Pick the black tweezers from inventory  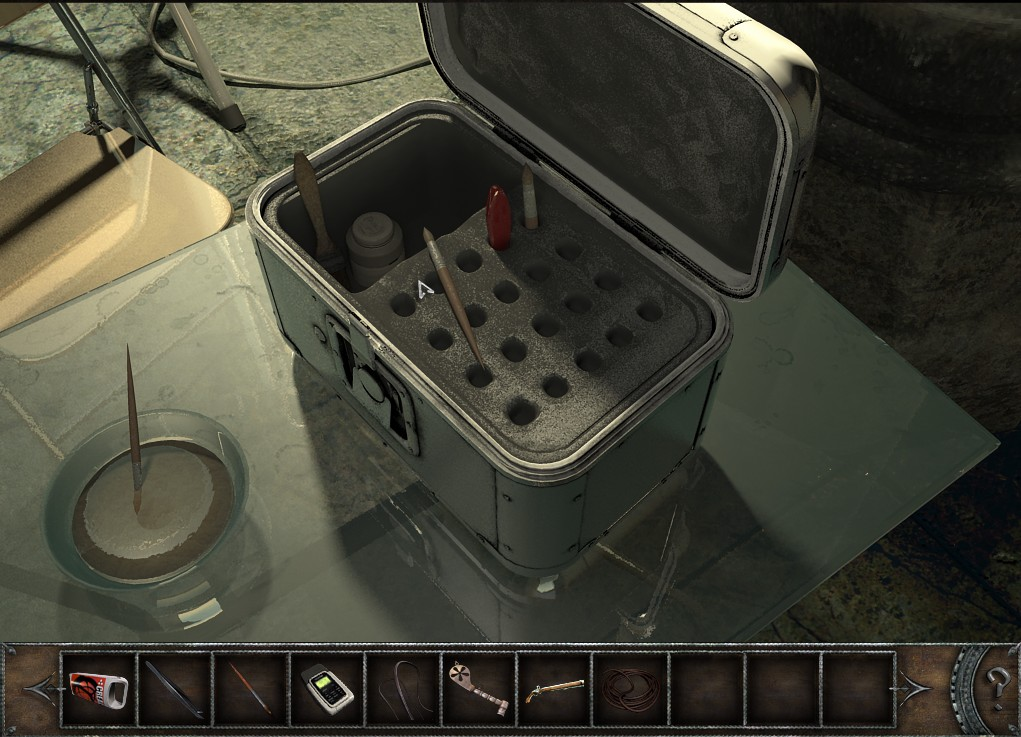click(x=175, y=688)
